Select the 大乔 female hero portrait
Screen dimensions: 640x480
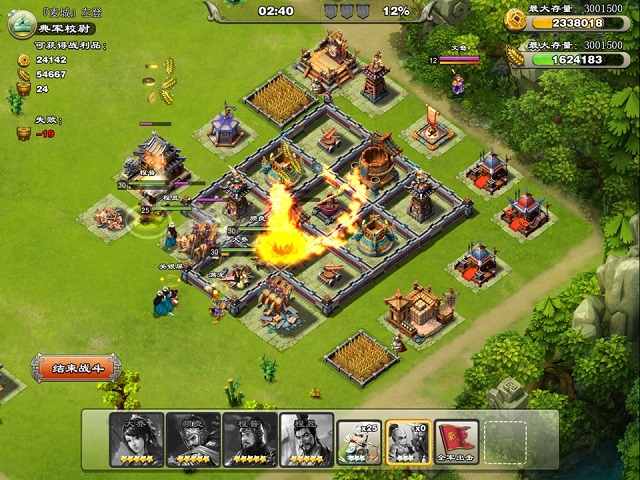pyautogui.click(x=136, y=439)
